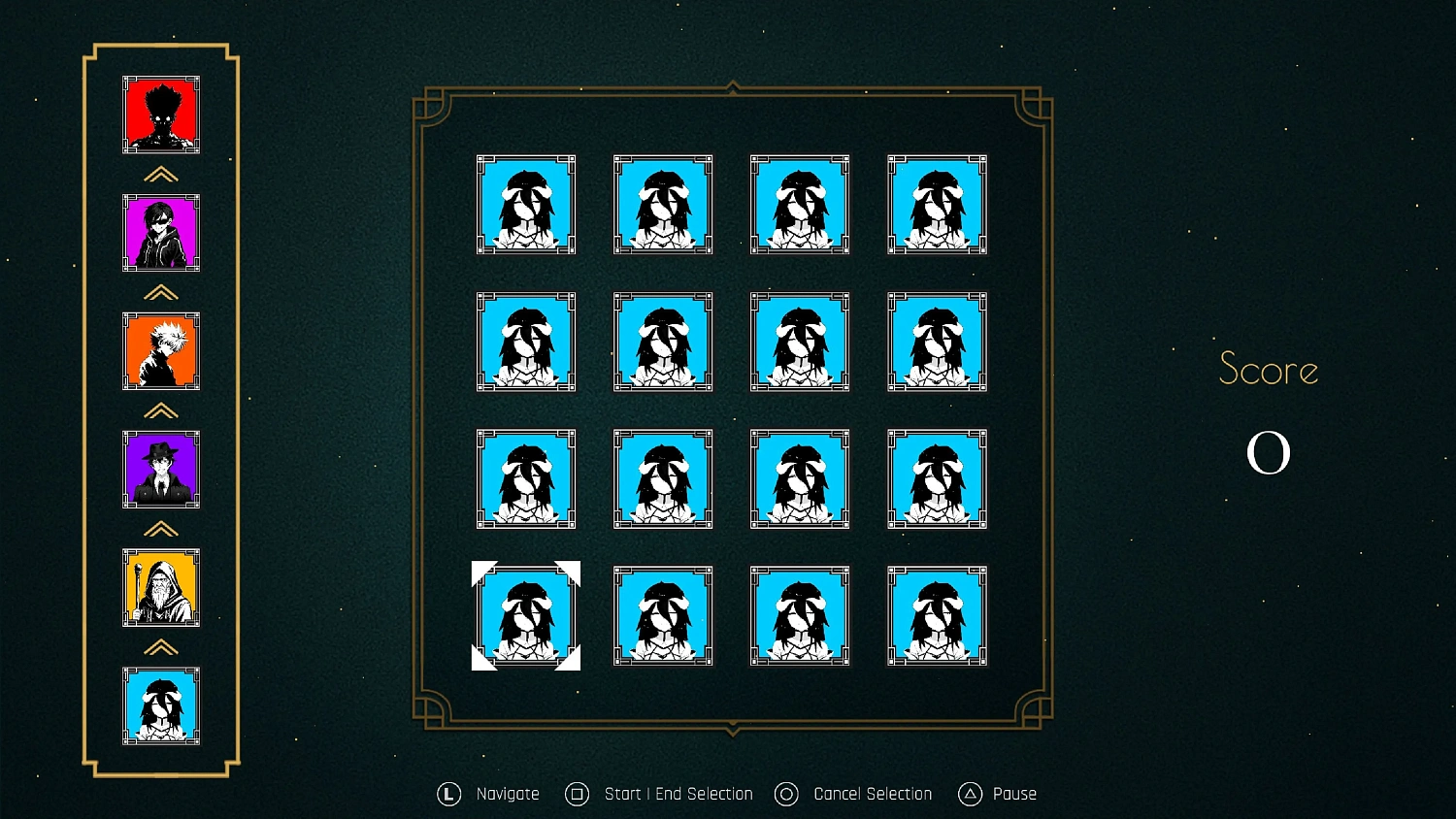The height and width of the screenshot is (819, 1456).
Task: Select the orange spiky-haired character portrait
Action: click(x=161, y=351)
